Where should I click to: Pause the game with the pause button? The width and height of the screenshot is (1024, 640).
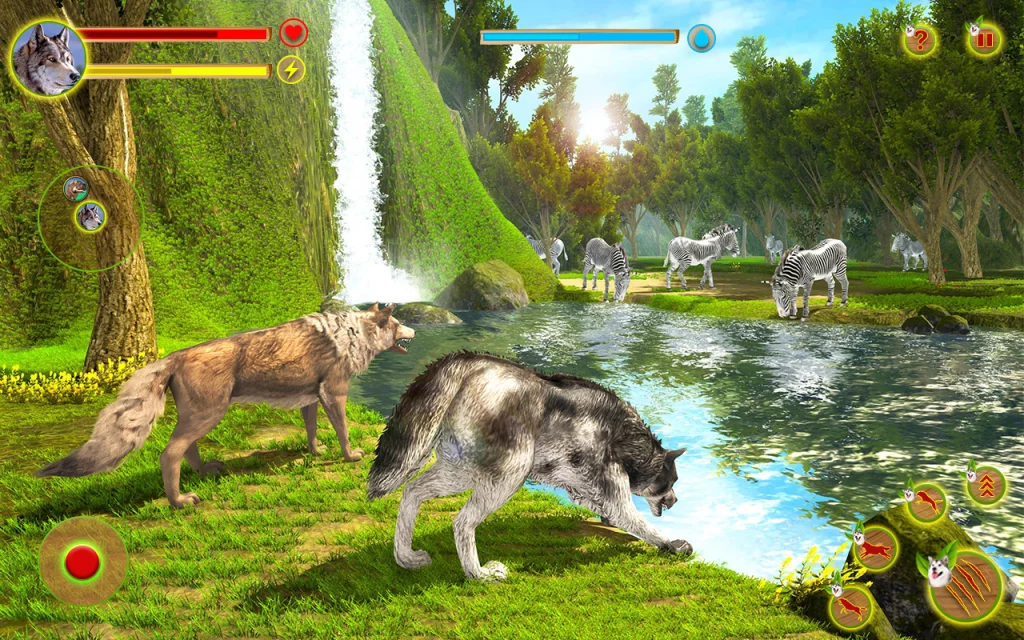click(x=985, y=40)
